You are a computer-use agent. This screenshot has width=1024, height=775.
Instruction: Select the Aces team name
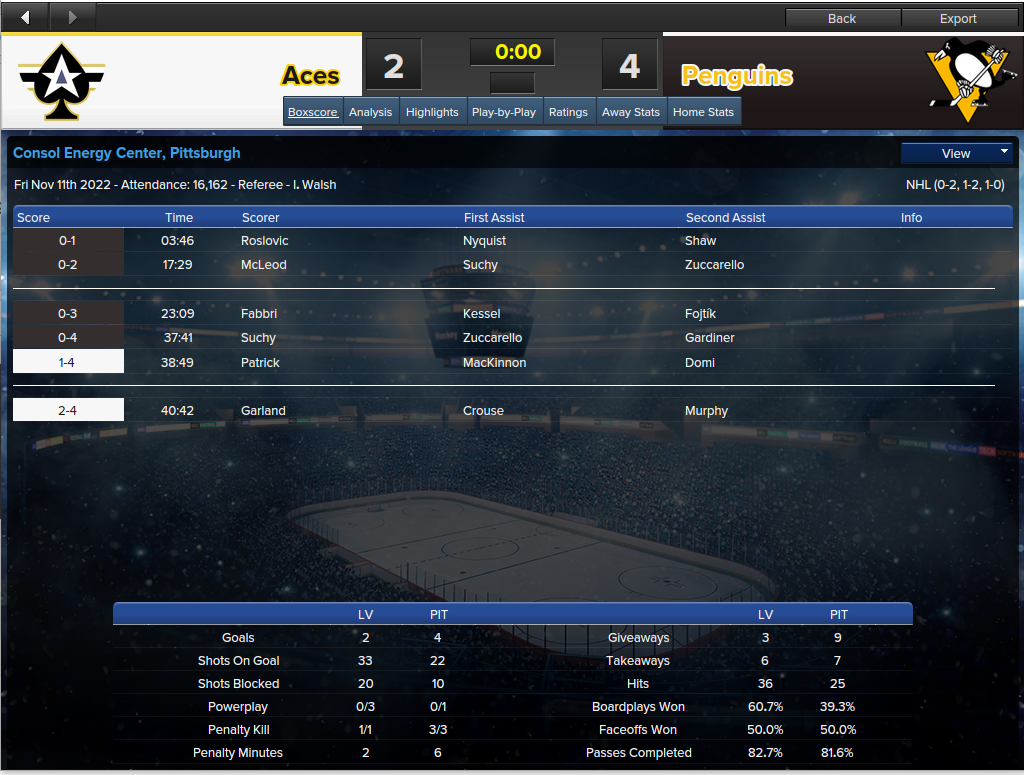[310, 76]
